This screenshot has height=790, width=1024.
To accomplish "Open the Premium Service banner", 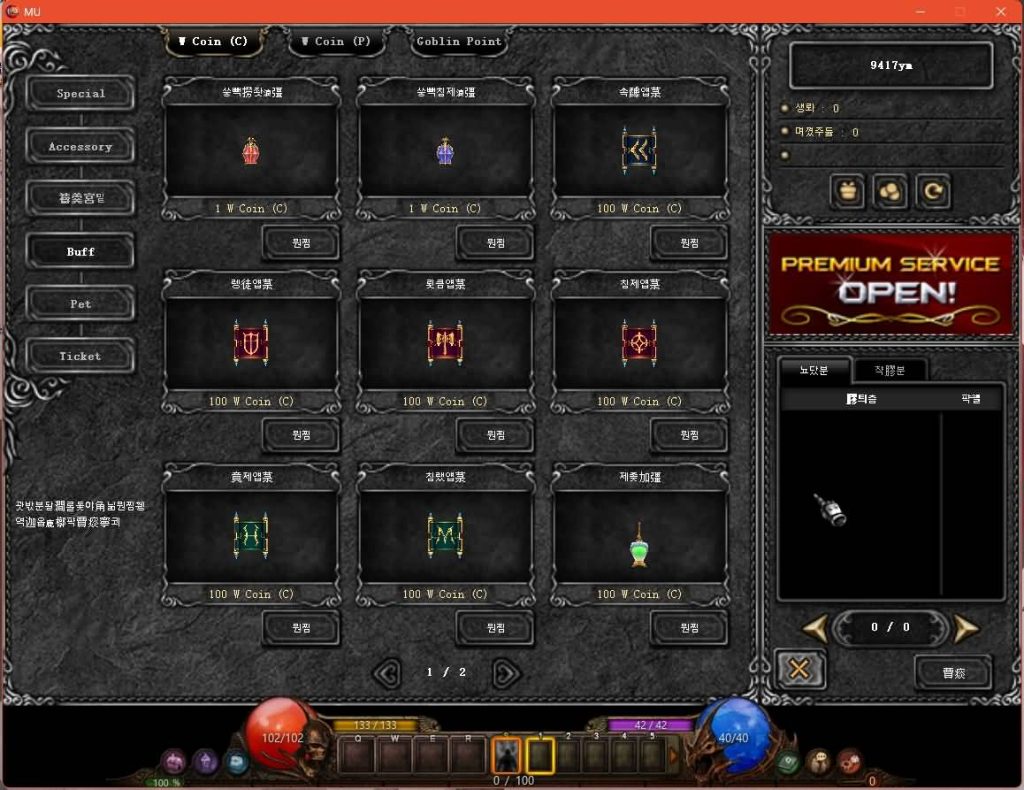I will tap(890, 283).
